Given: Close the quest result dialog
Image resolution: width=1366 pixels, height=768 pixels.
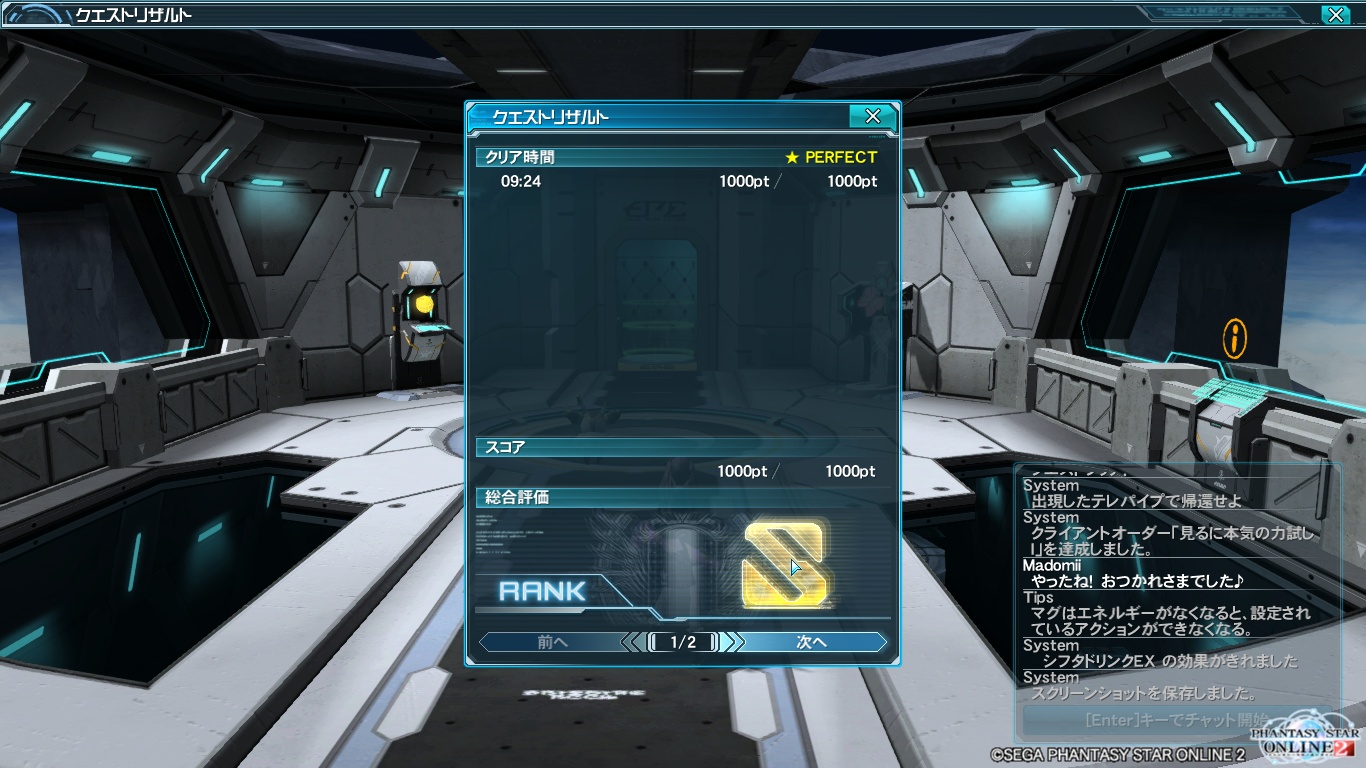Looking at the screenshot, I should point(872,117).
